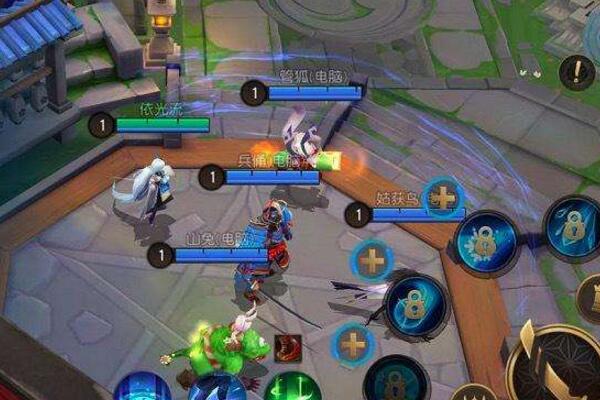Upgrade skill with plus button beside 姑获鸟 label

pyautogui.click(x=442, y=197)
